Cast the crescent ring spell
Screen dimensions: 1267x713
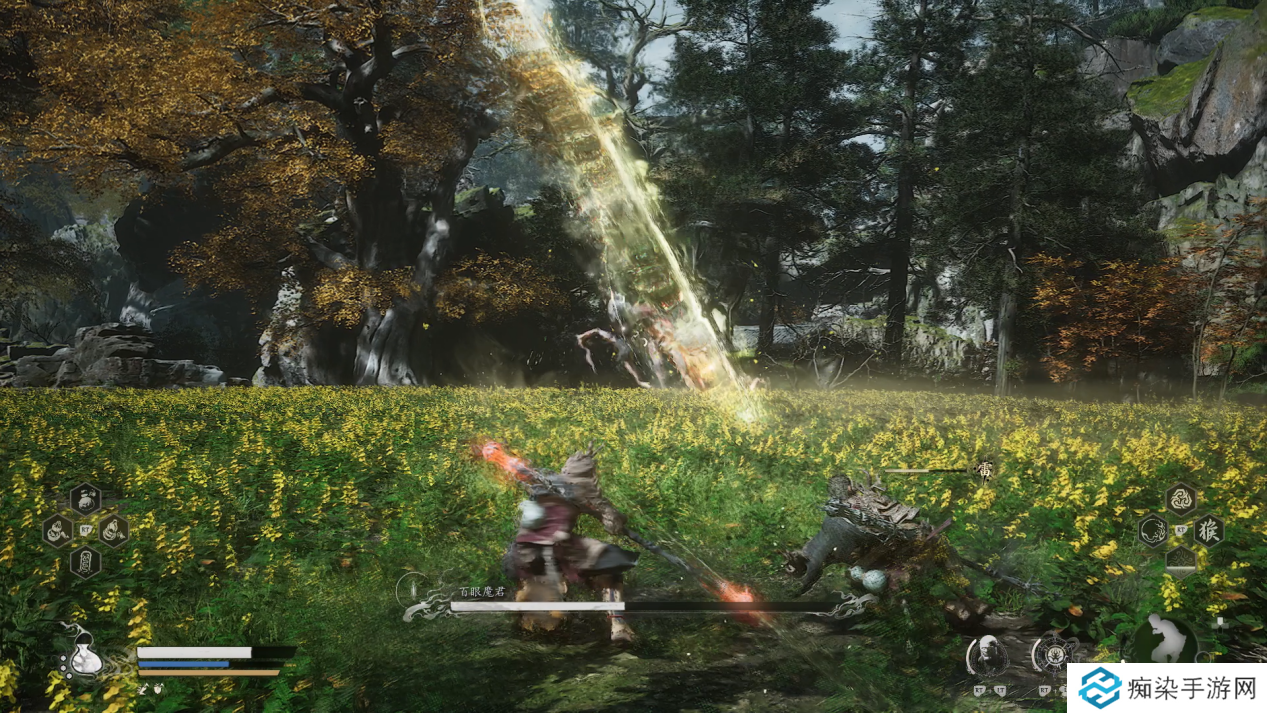coord(1153,530)
